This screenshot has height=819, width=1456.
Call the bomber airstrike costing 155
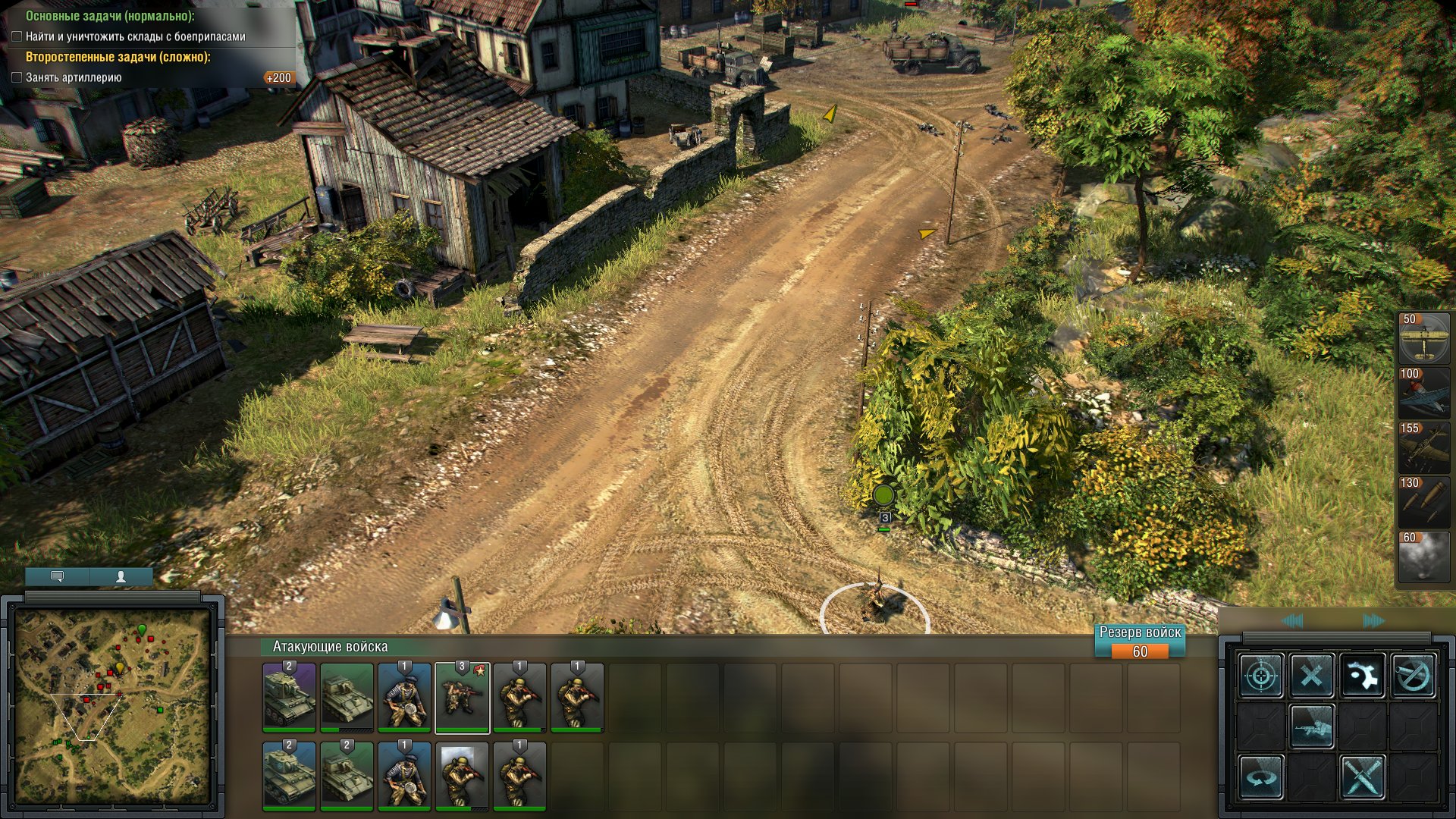pyautogui.click(x=1423, y=447)
